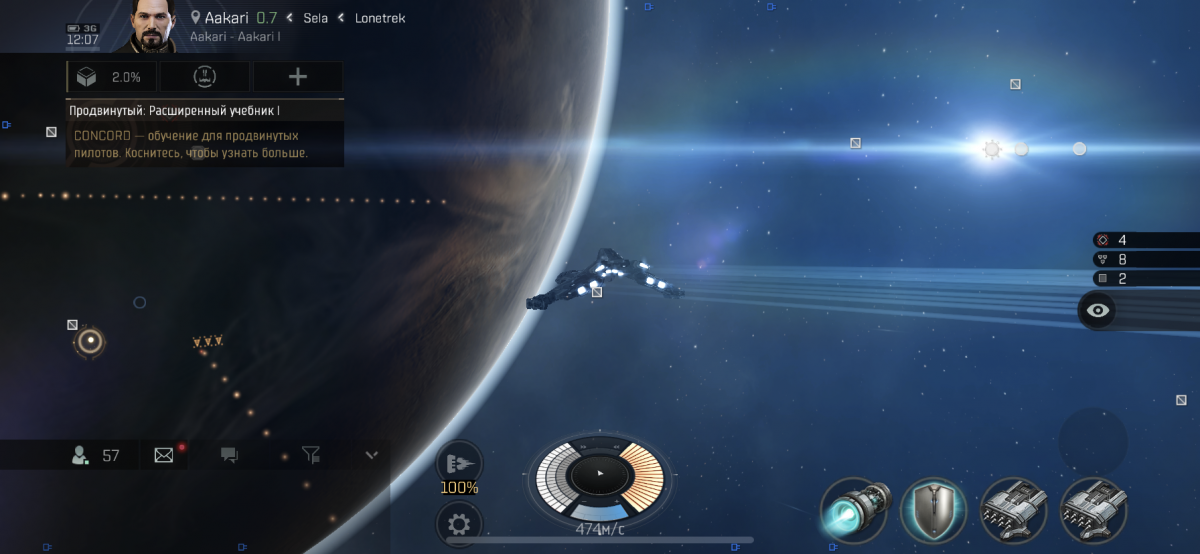The image size is (1200, 554).
Task: Select the Lonetrek region breadcrumb
Action: tap(380, 18)
